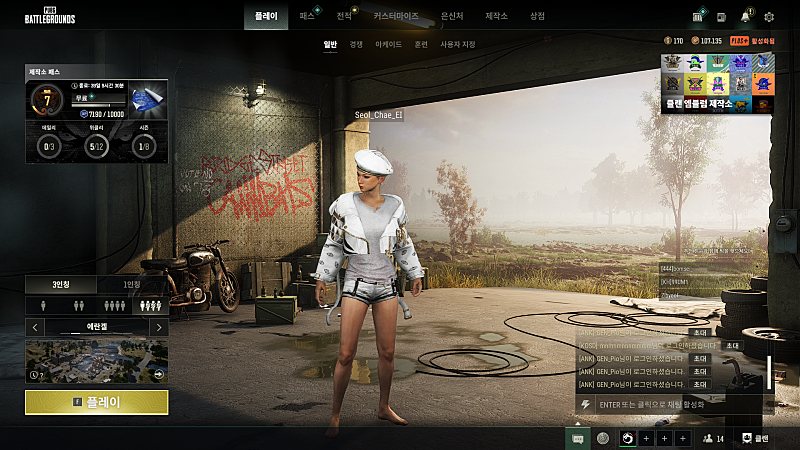Choose the 아케이드 mode sub-tab
The width and height of the screenshot is (800, 450).
click(x=388, y=45)
